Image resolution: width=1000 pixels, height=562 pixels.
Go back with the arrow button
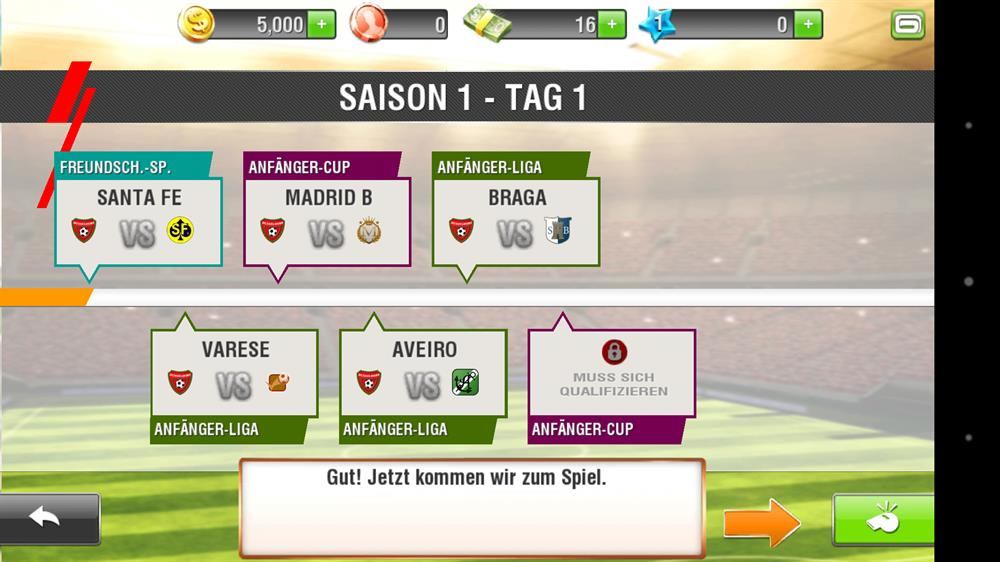48,518
